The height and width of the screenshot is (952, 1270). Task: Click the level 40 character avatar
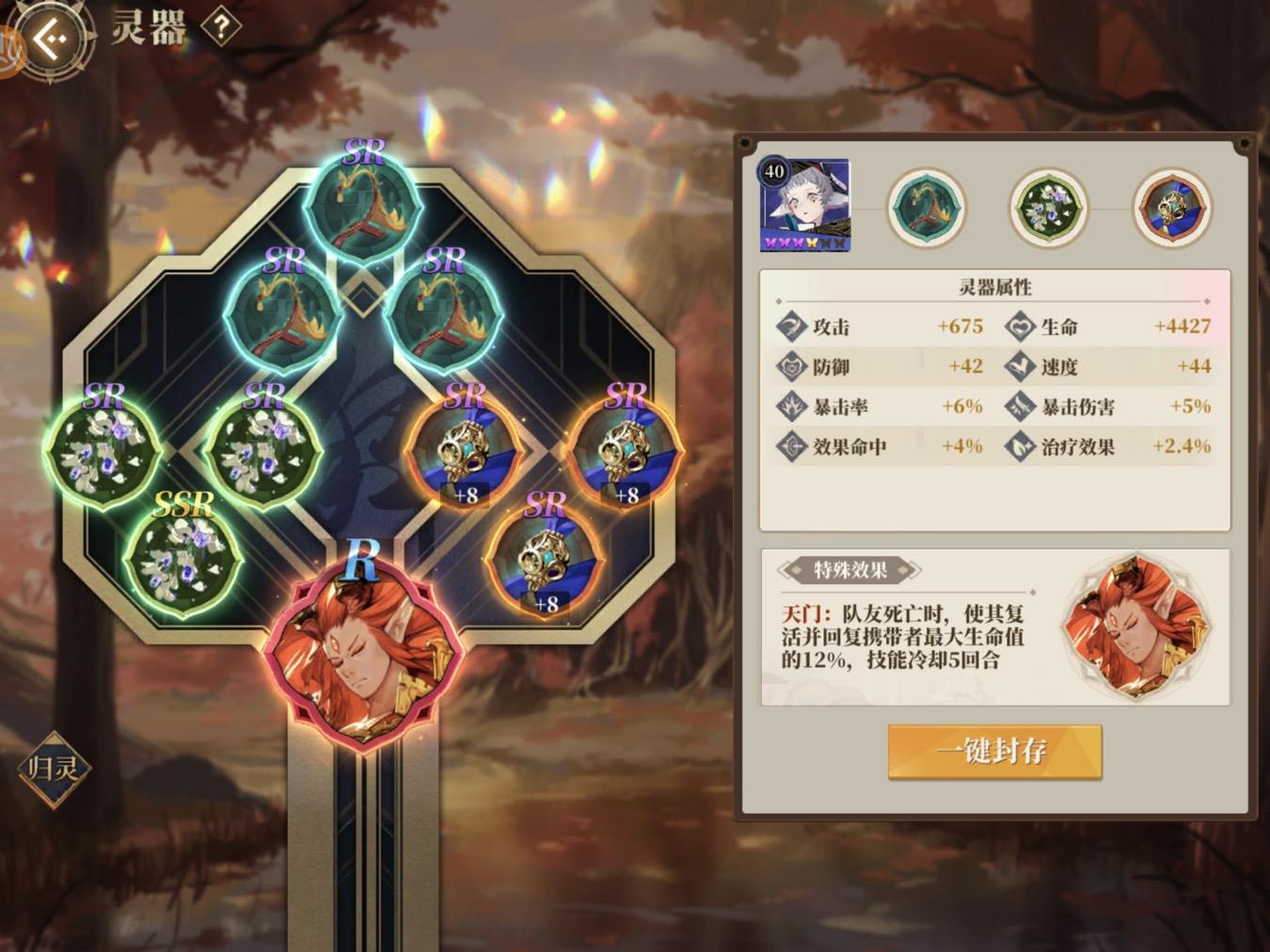tap(806, 207)
